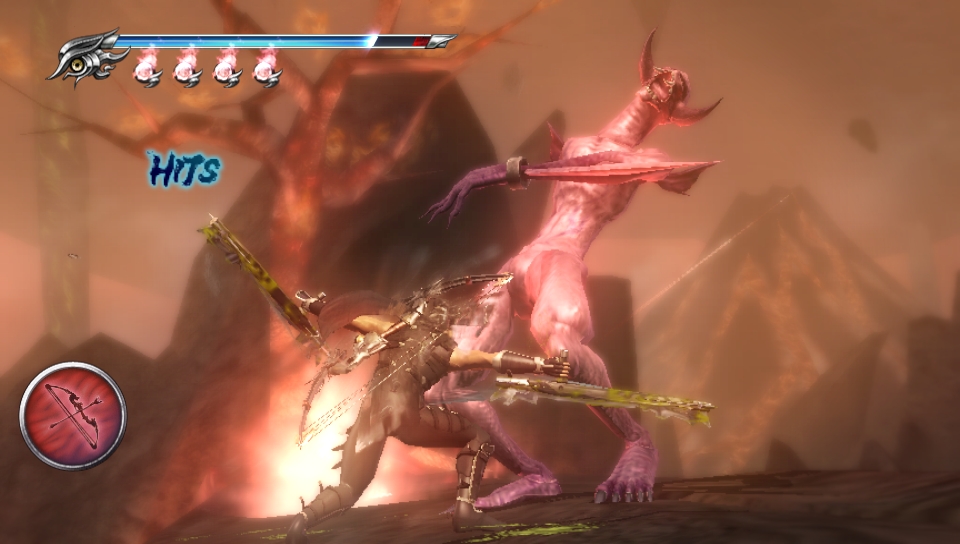Click the silver dragon emblem beside health bar
960x544 pixels.
[83, 56]
